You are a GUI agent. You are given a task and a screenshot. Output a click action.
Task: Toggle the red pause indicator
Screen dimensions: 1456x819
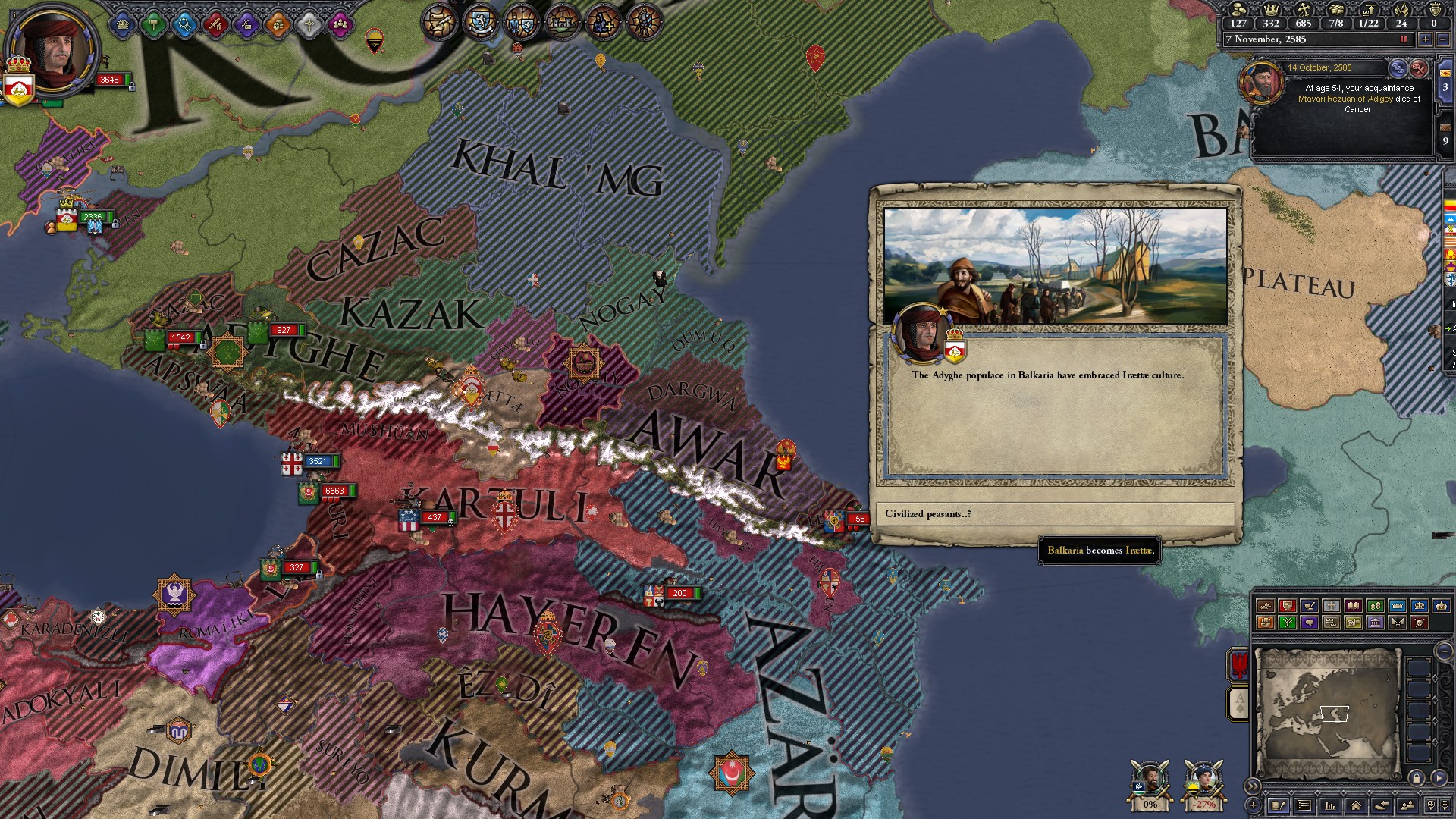[x=1403, y=39]
